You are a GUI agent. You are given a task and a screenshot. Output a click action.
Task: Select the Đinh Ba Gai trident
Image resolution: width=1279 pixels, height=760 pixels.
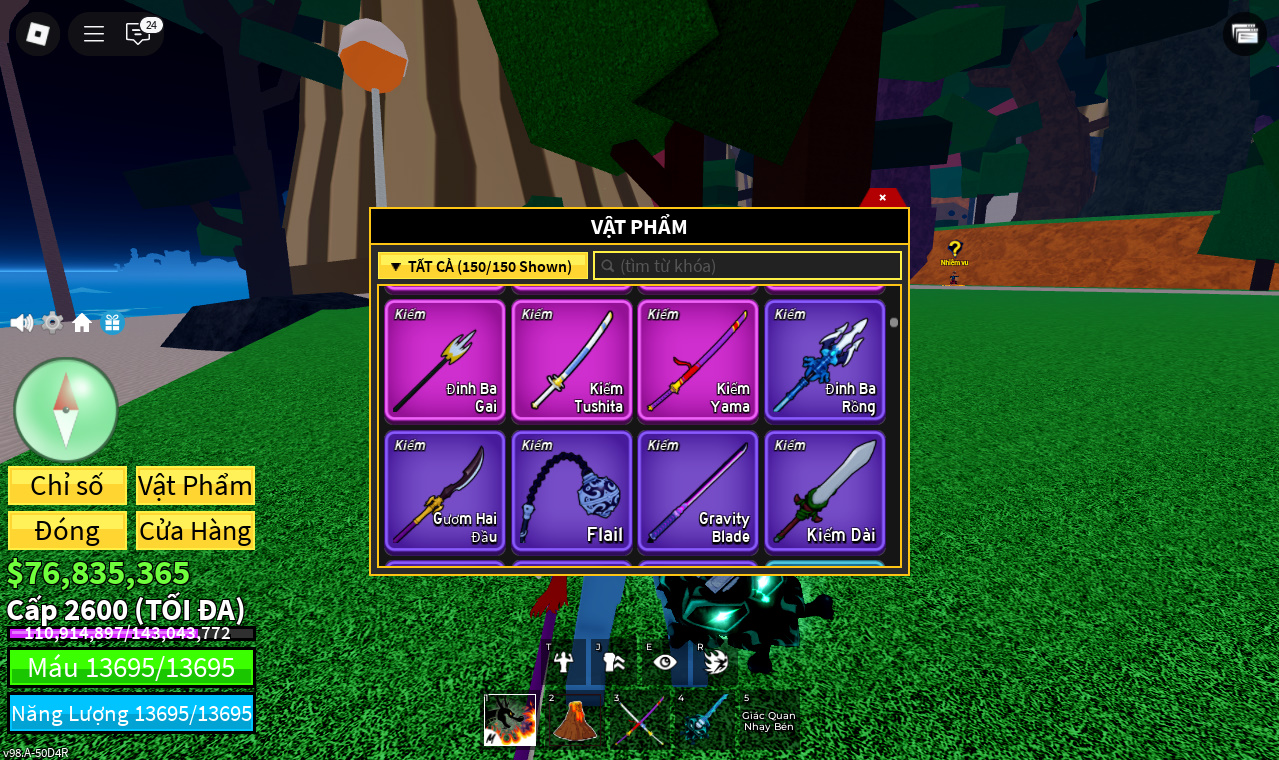tap(445, 360)
